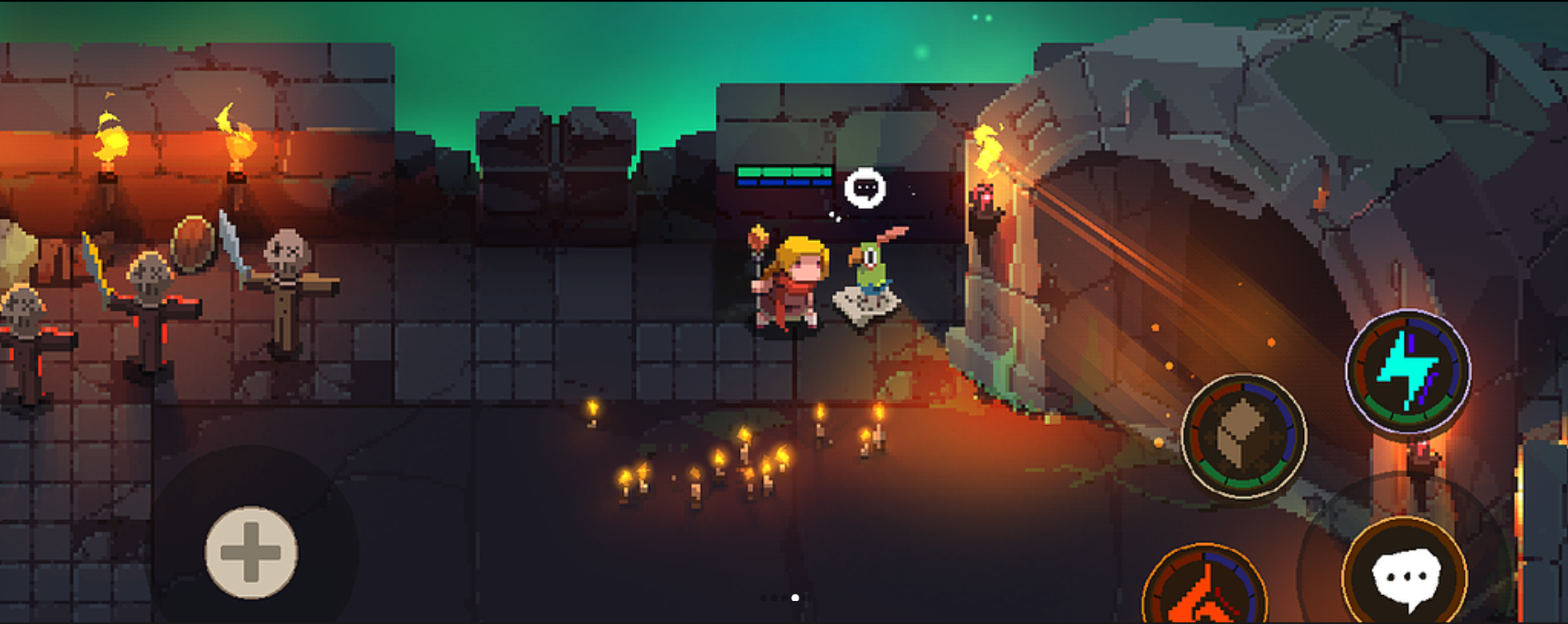The width and height of the screenshot is (1568, 624).
Task: Click the red-eyed creature on the wall corner
Action: (x=984, y=198)
